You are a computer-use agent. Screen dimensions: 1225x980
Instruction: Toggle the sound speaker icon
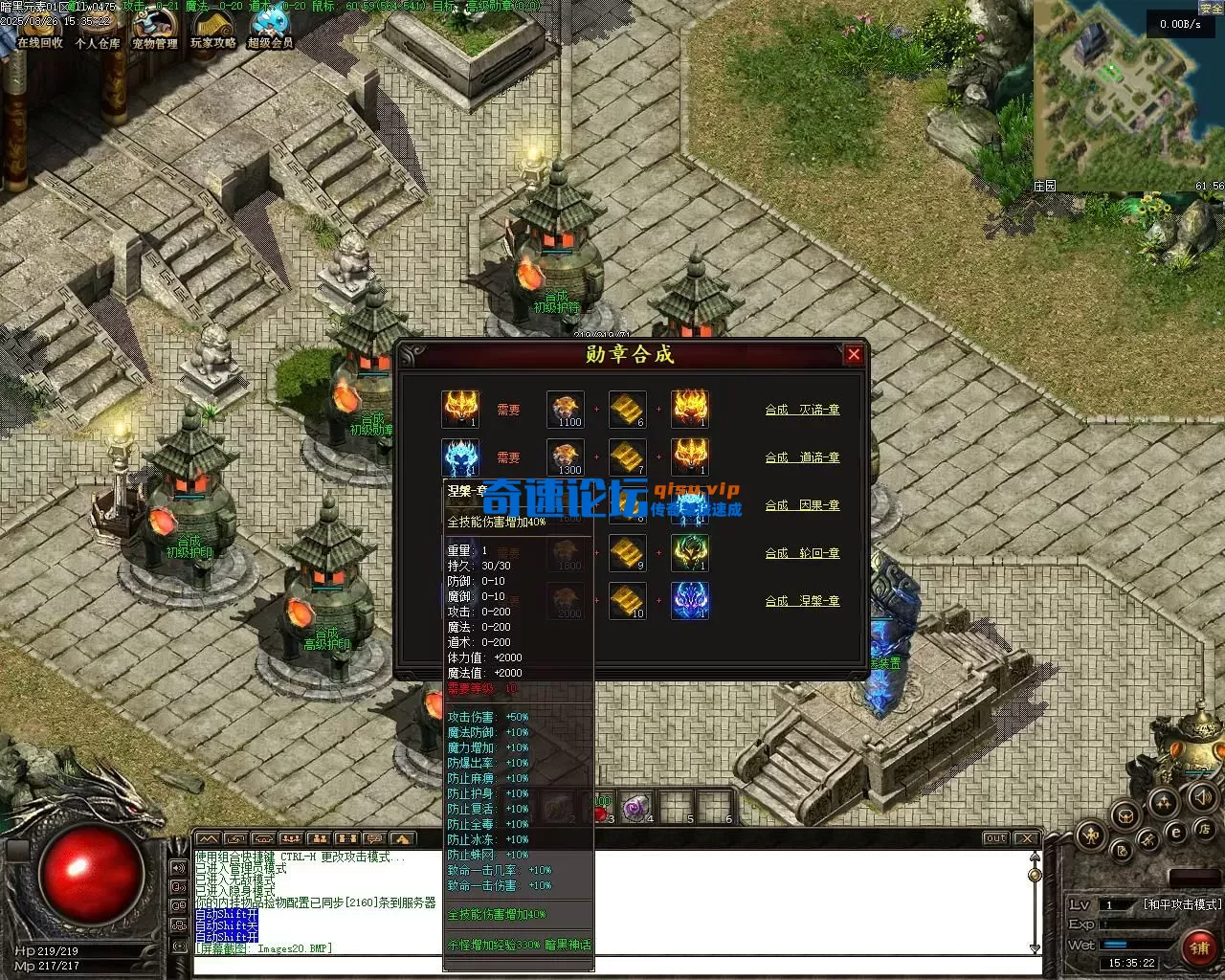[1203, 796]
